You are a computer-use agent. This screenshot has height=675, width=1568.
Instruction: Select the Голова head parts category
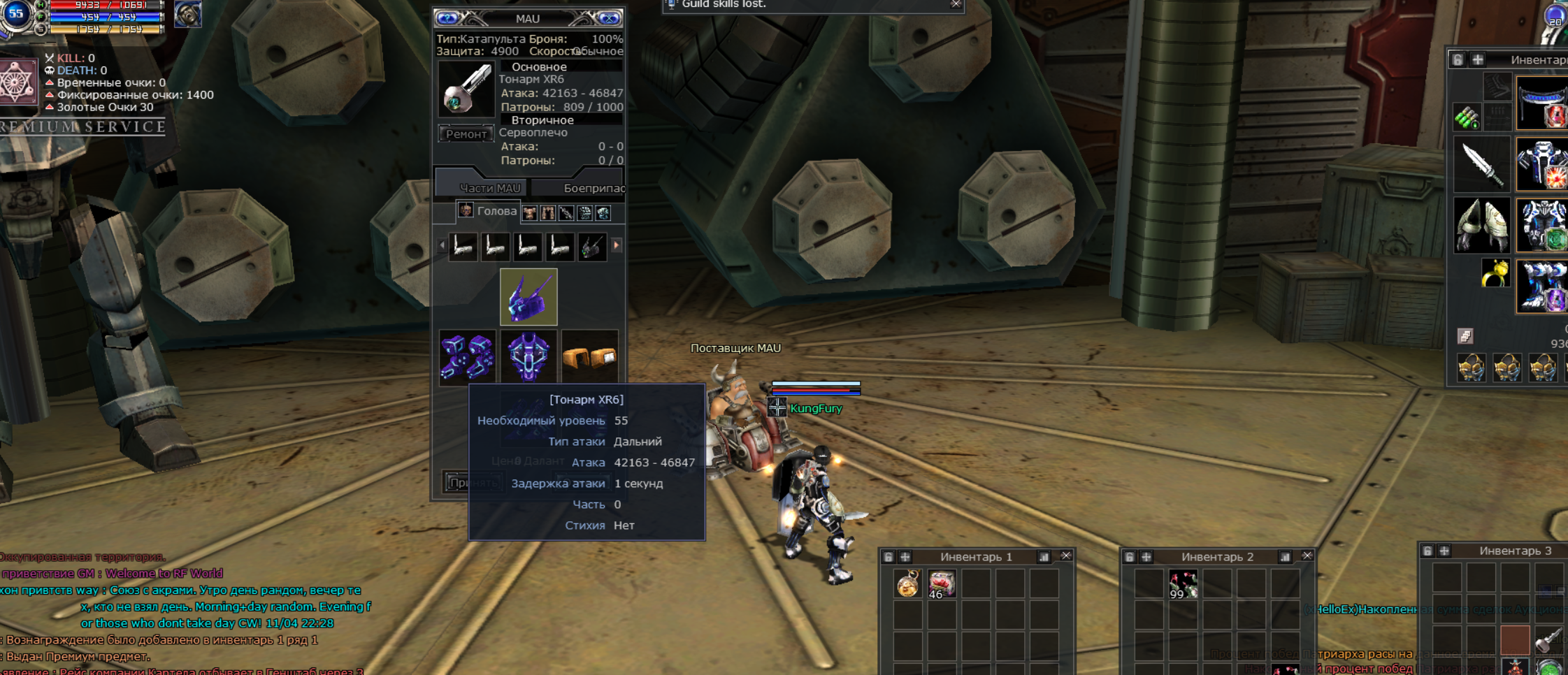pyautogui.click(x=489, y=211)
